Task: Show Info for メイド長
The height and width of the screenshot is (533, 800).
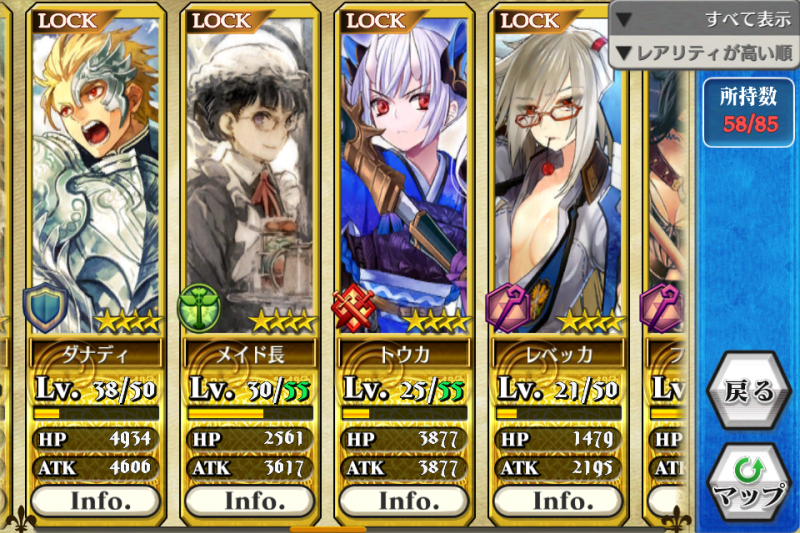Action: point(249,499)
